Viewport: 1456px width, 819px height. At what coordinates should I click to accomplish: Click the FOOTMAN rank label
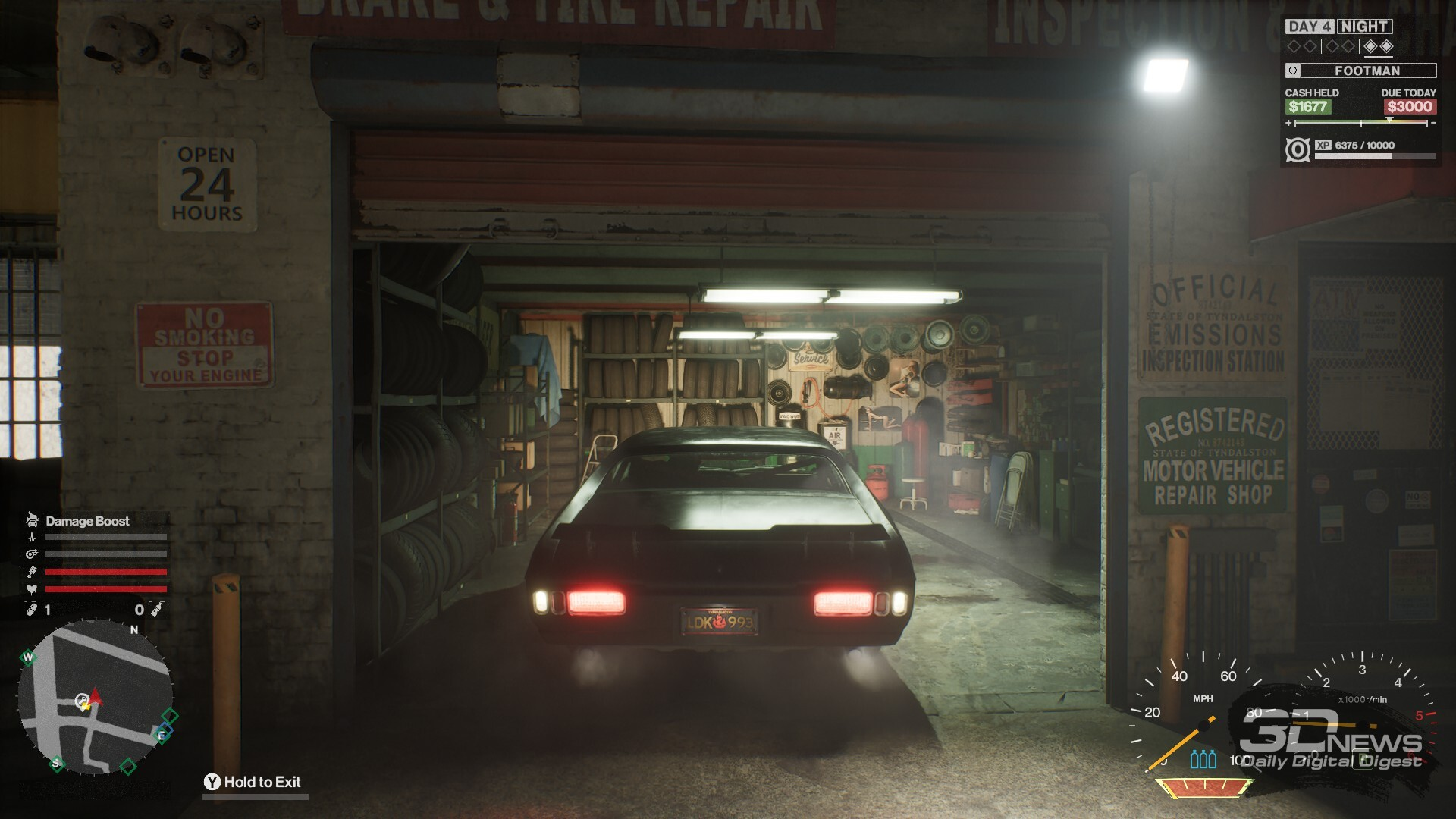tap(1367, 71)
